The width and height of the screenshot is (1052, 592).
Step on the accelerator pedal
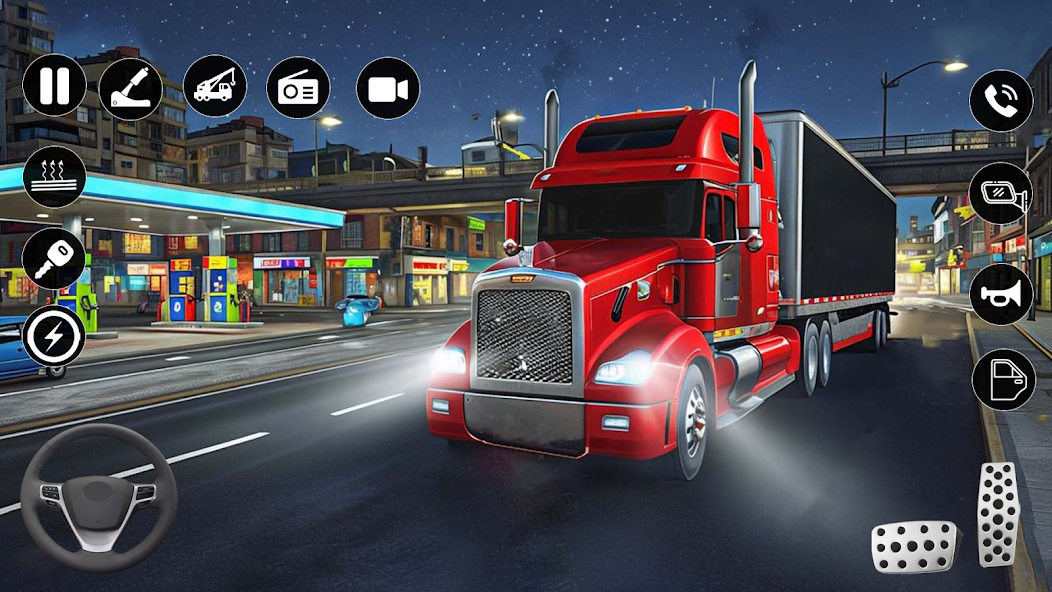[x=998, y=514]
